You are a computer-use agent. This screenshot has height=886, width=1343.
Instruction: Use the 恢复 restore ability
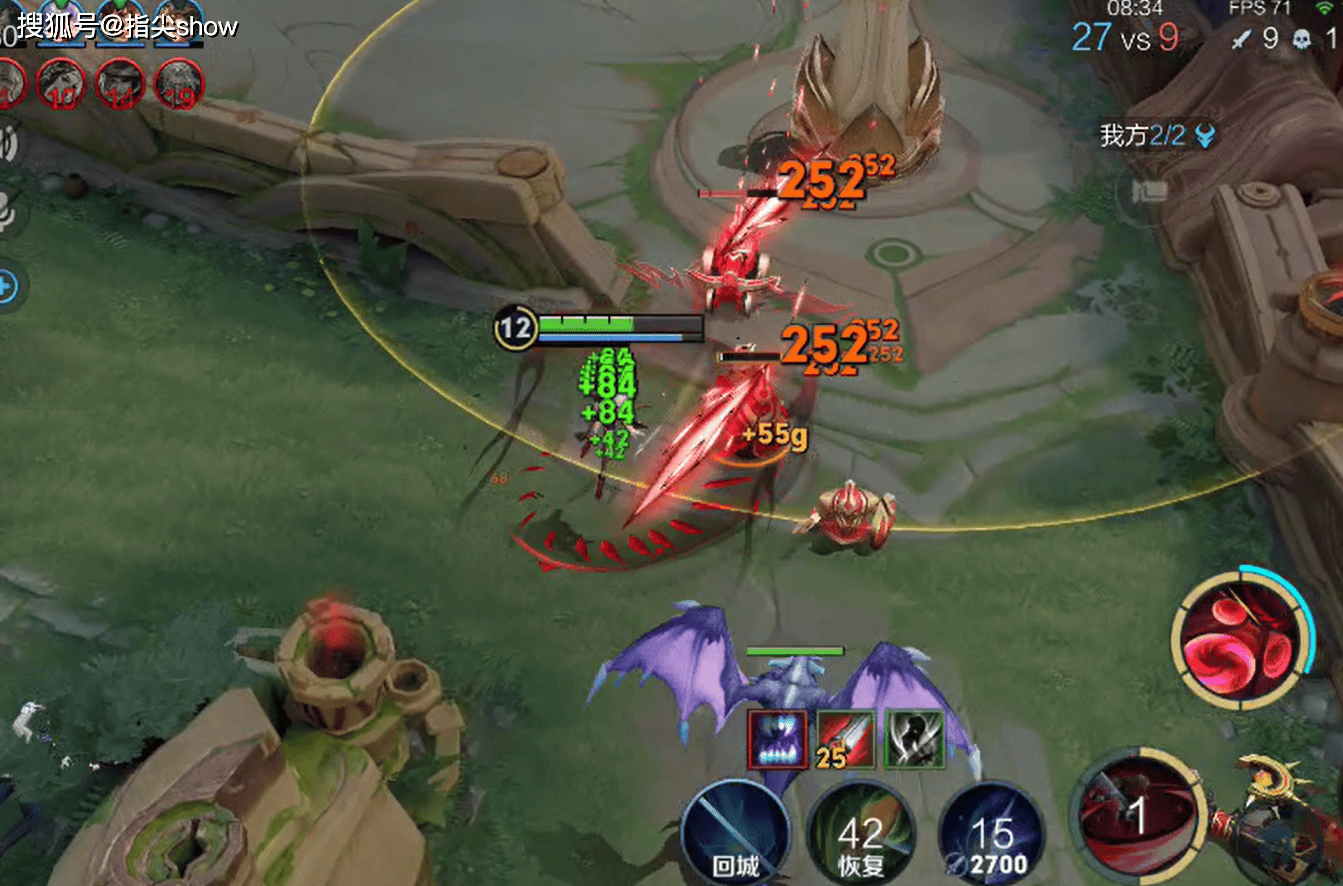point(861,835)
